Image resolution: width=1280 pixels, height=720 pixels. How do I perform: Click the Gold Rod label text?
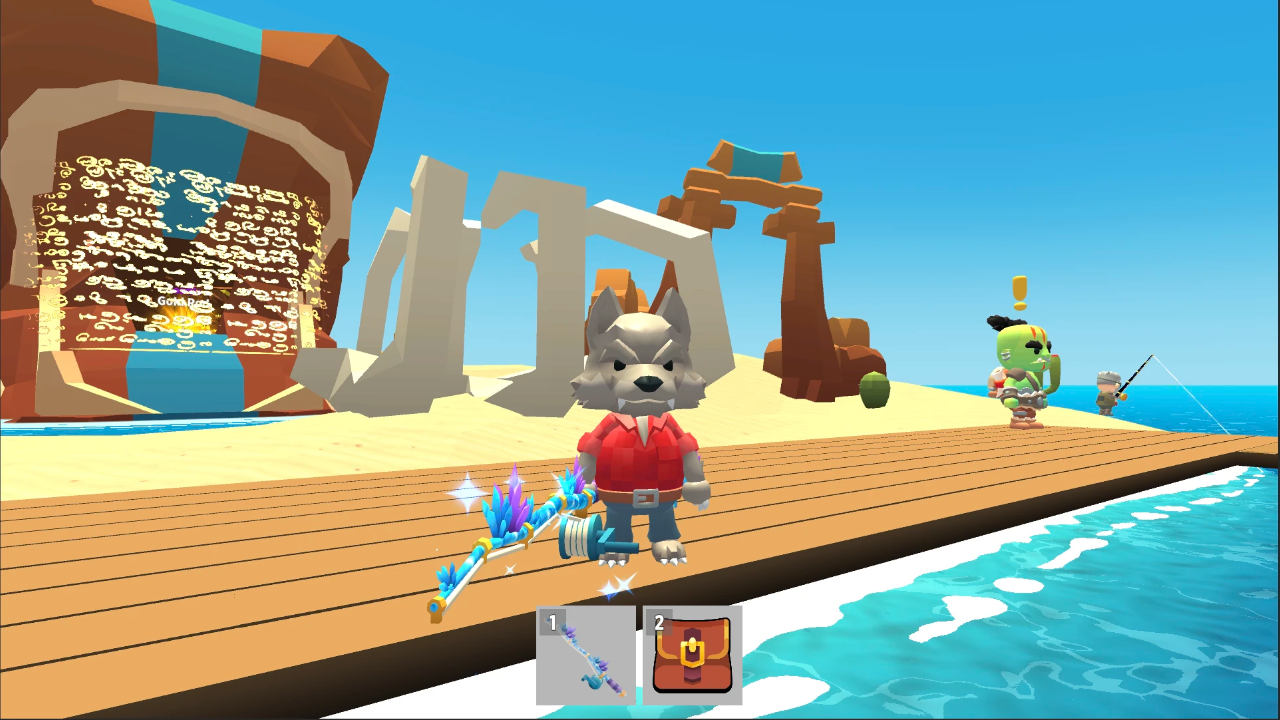point(183,301)
